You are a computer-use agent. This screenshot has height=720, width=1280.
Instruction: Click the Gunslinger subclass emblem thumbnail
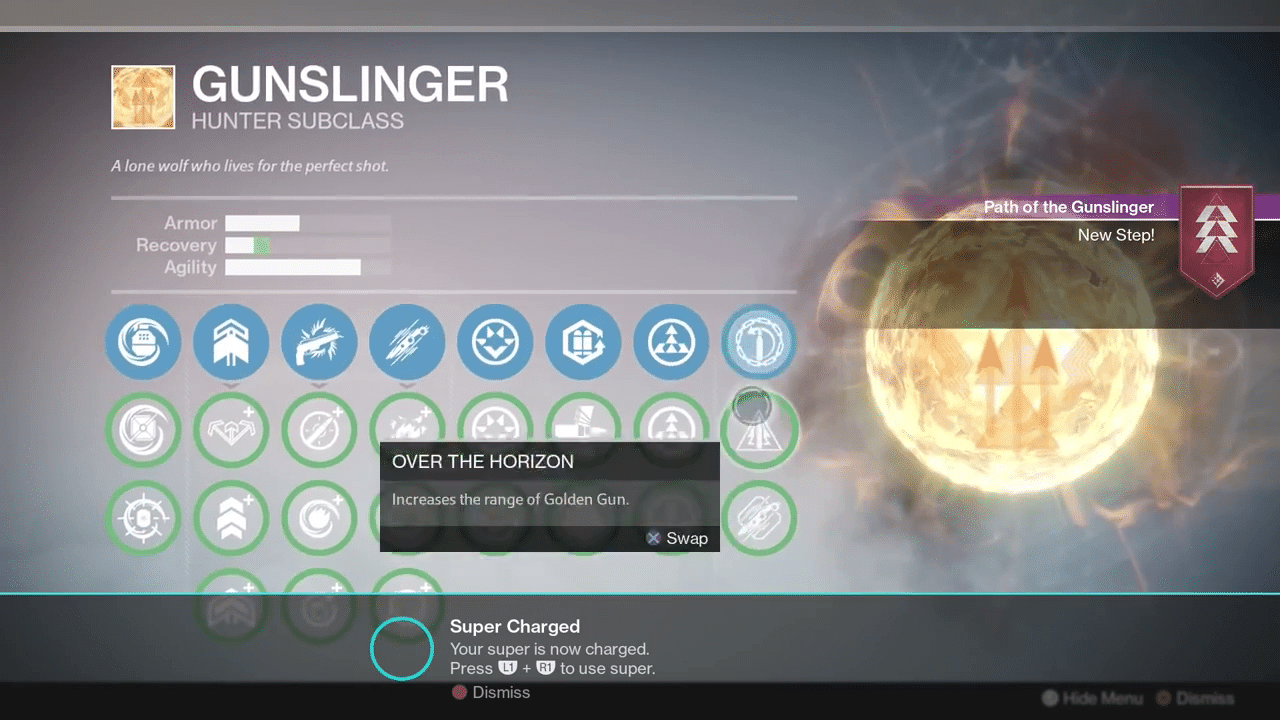[x=143, y=97]
